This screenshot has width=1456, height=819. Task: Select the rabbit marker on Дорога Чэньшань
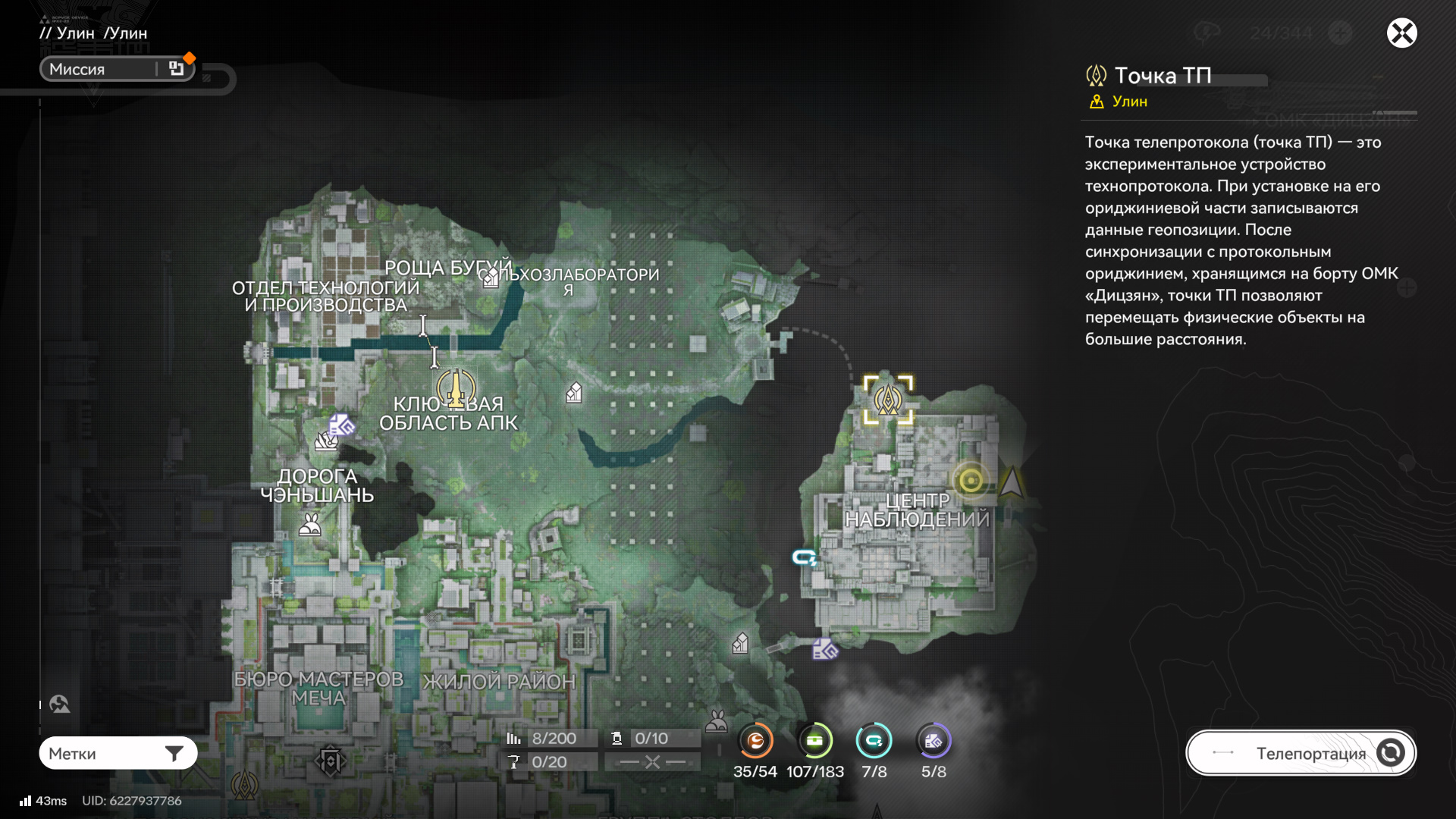pyautogui.click(x=309, y=525)
